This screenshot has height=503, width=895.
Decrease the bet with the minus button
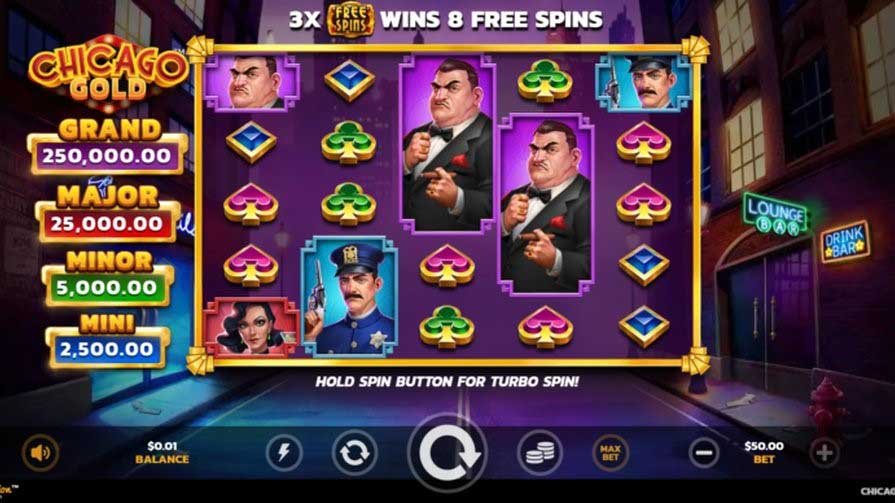tap(704, 453)
